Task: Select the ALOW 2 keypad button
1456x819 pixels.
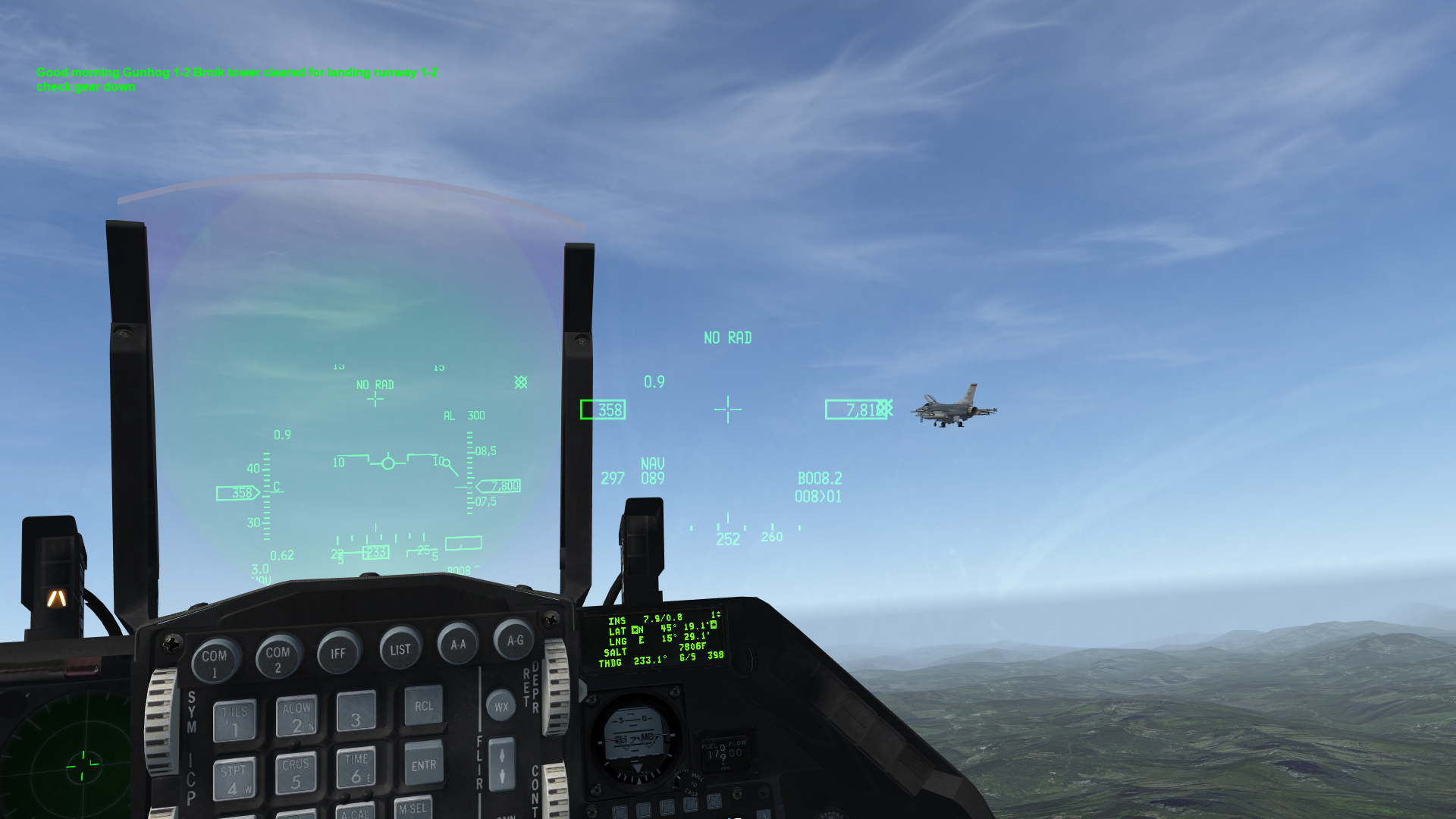Action: (297, 717)
